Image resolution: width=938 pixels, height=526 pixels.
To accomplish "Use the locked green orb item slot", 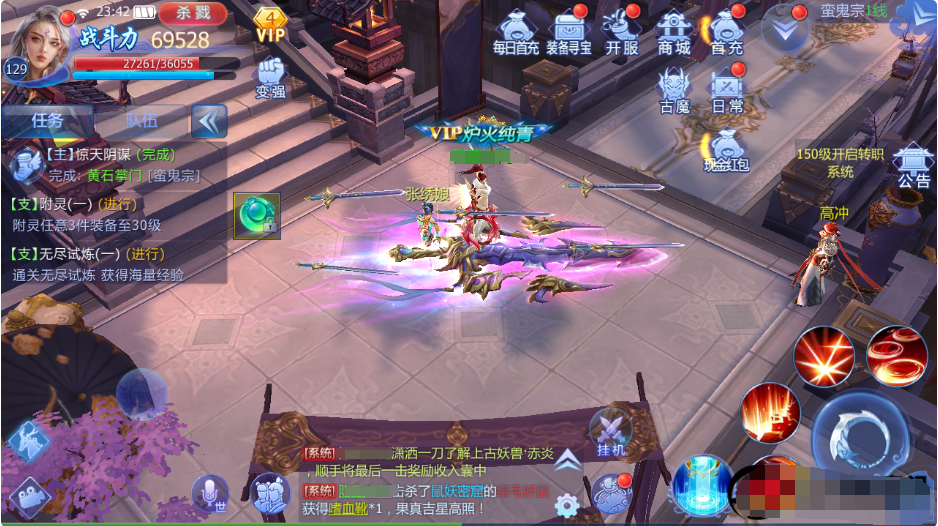I will pos(256,215).
